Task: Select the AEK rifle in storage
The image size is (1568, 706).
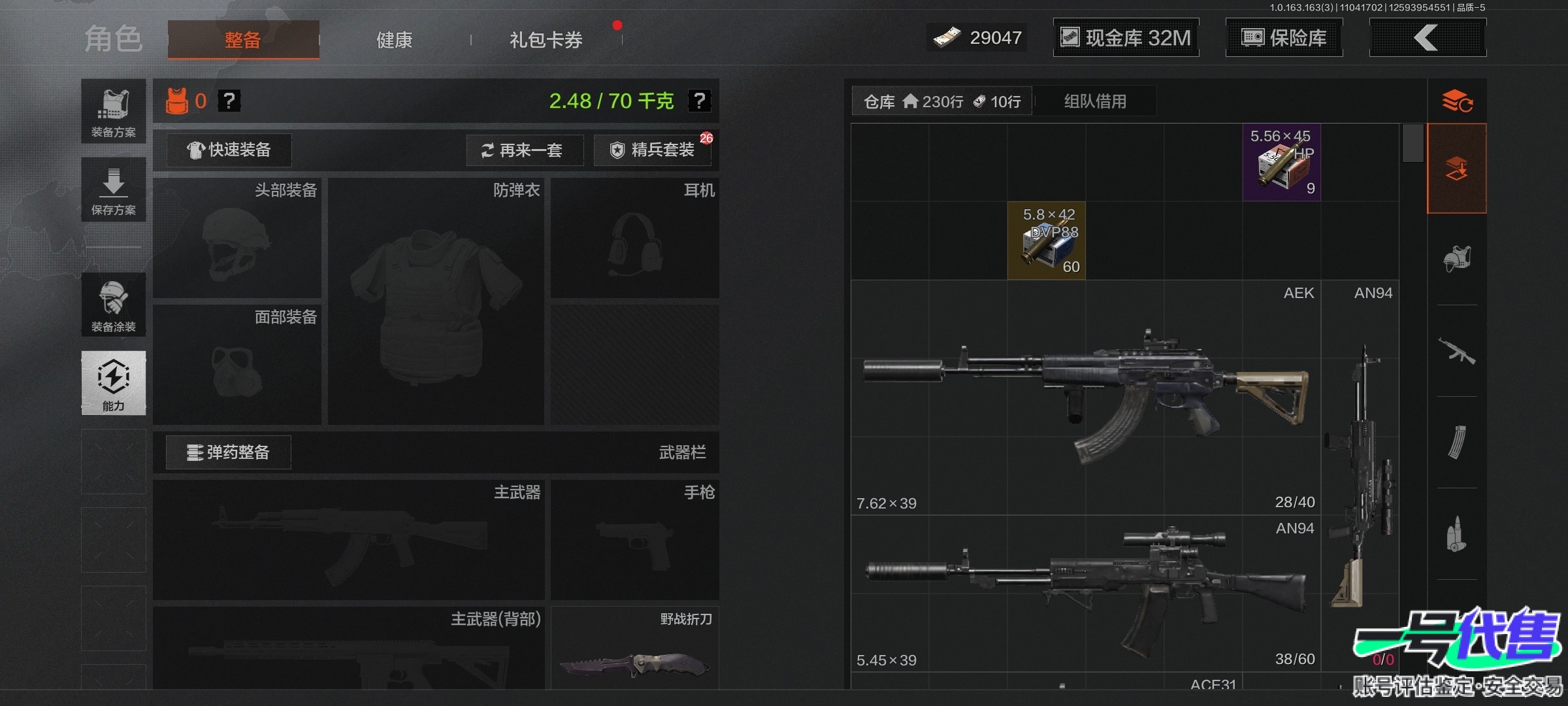Action: tap(1085, 397)
